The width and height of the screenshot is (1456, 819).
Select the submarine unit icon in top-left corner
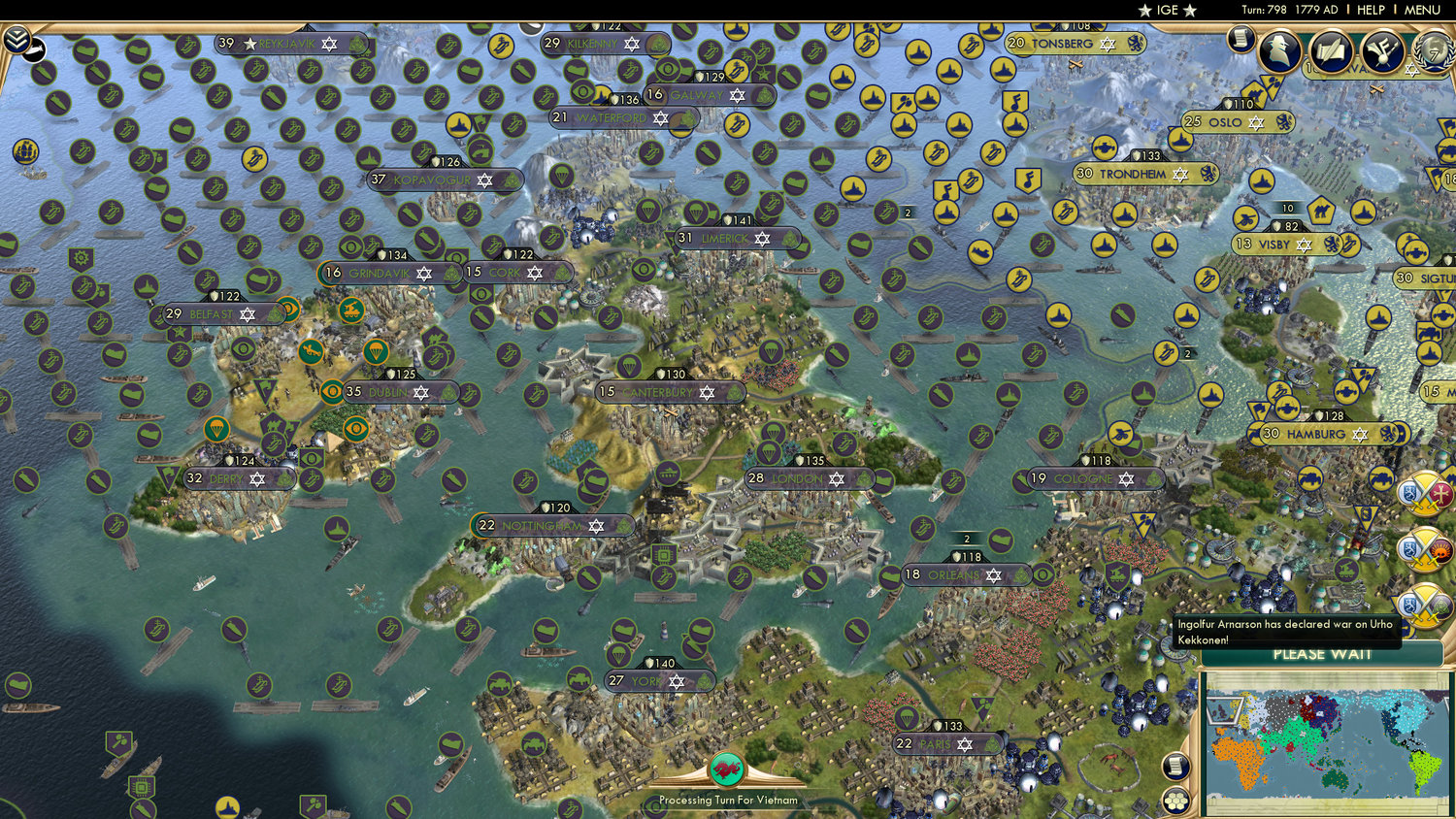[35, 49]
